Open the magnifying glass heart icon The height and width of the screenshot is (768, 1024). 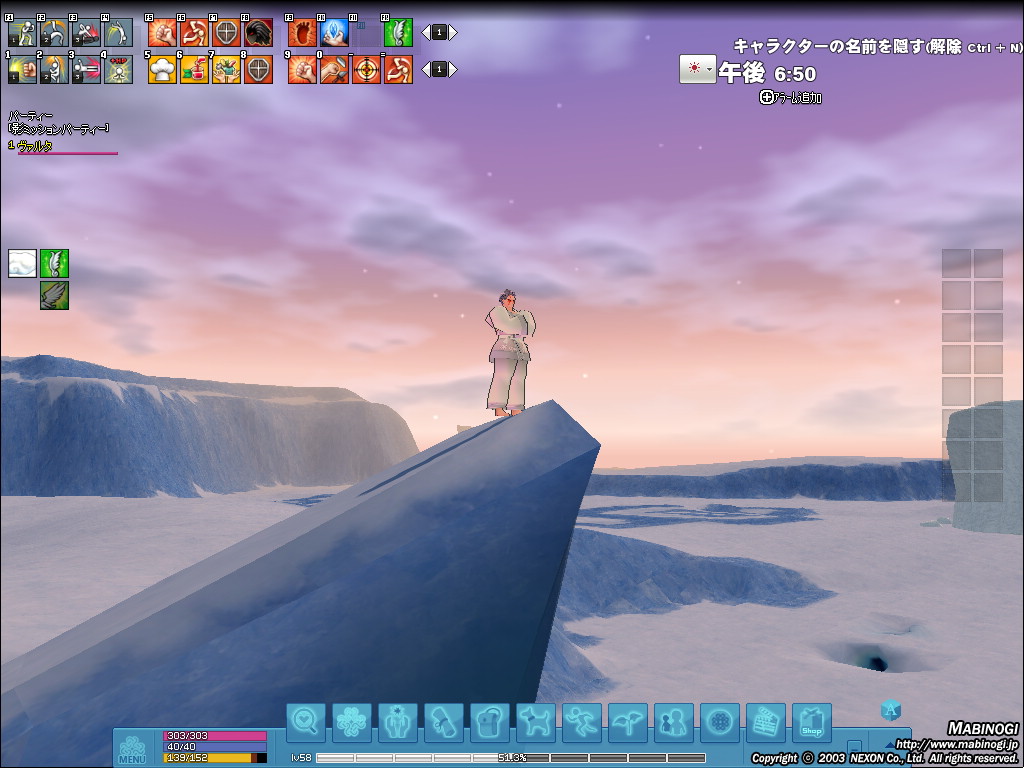306,722
